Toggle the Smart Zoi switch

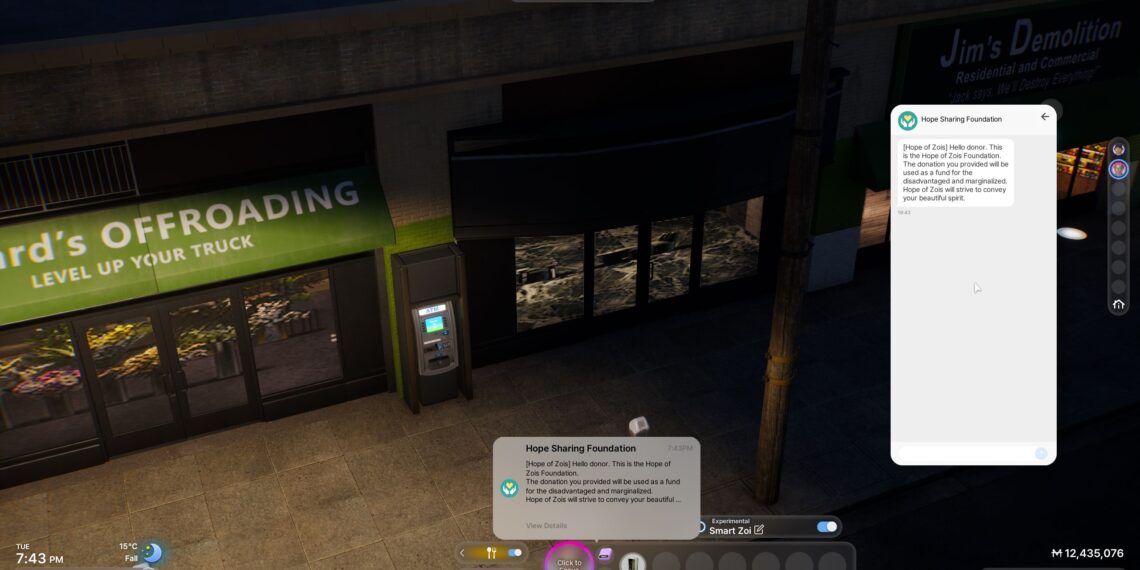click(x=826, y=527)
